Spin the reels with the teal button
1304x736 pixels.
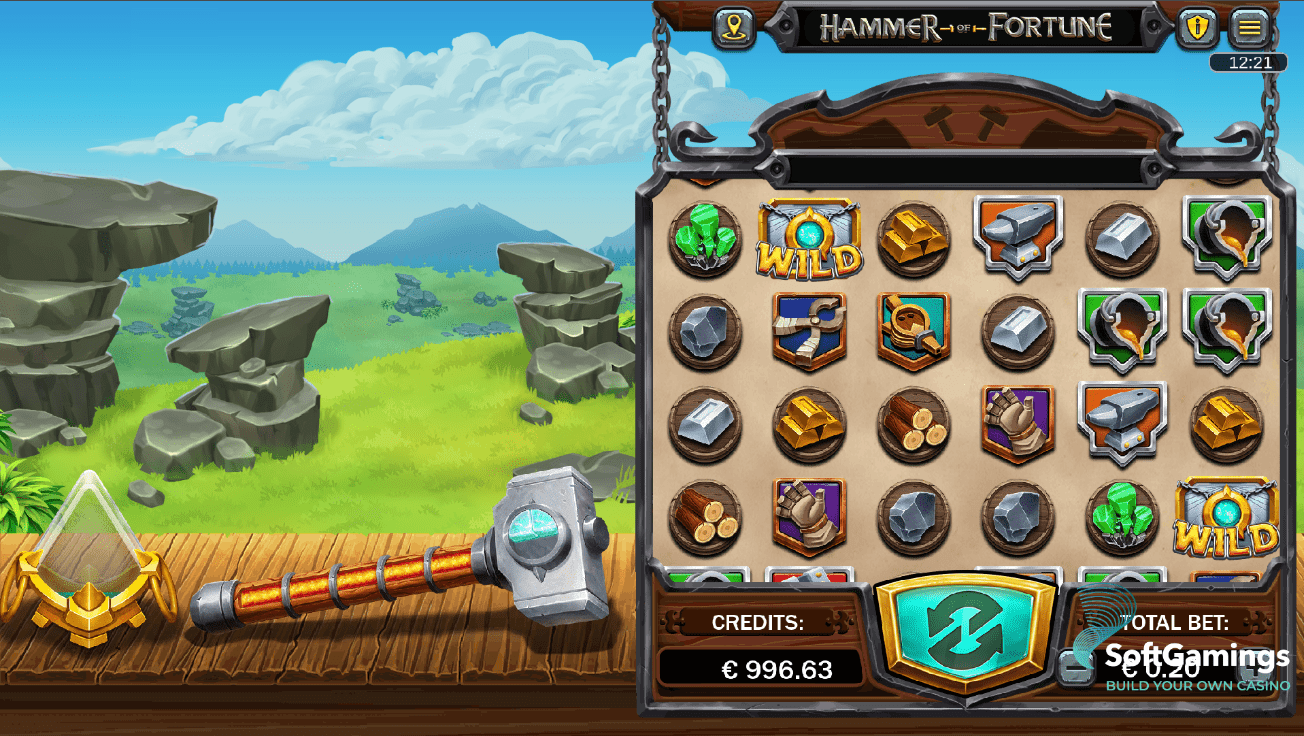pos(965,630)
